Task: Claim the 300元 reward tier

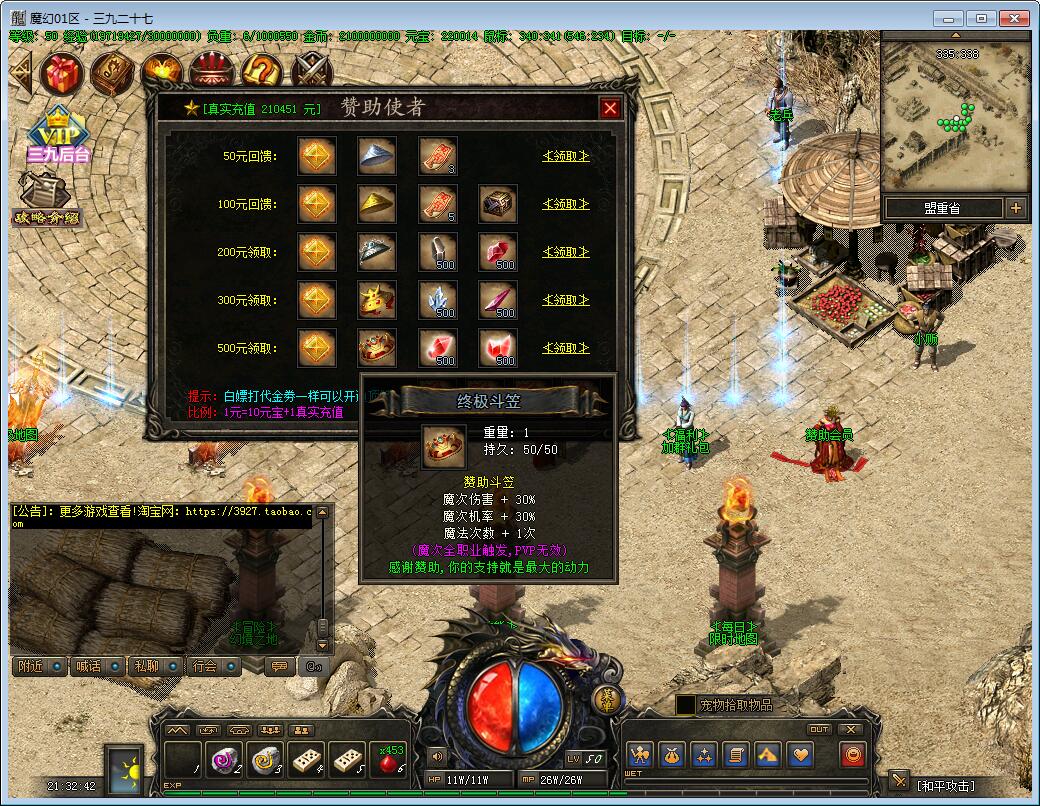Action: (x=565, y=300)
